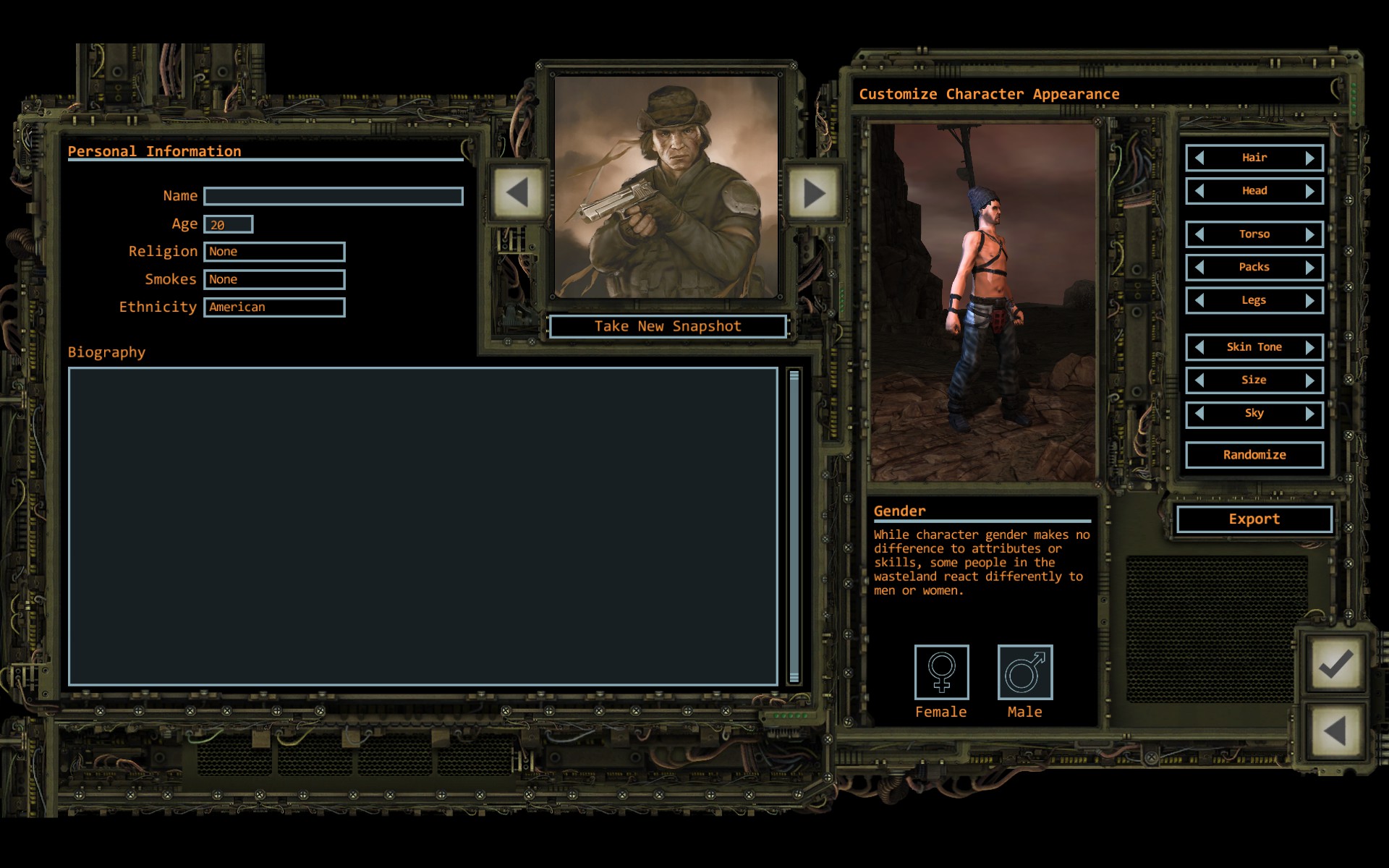Take New Snapshot of character
The height and width of the screenshot is (868, 1389).
tap(667, 326)
